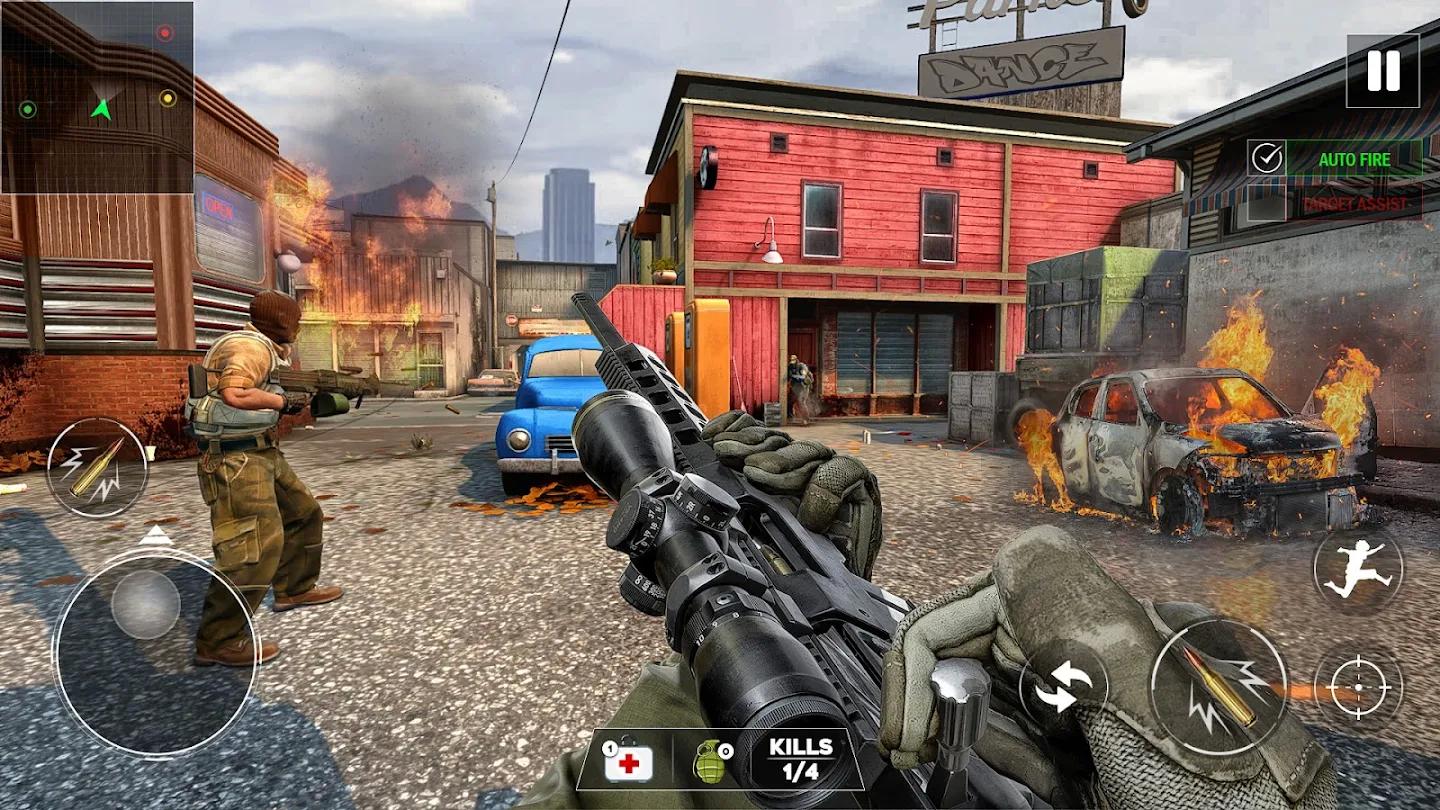The width and height of the screenshot is (1440, 810).
Task: Tap the jump button with running figure
Action: (x=1357, y=570)
